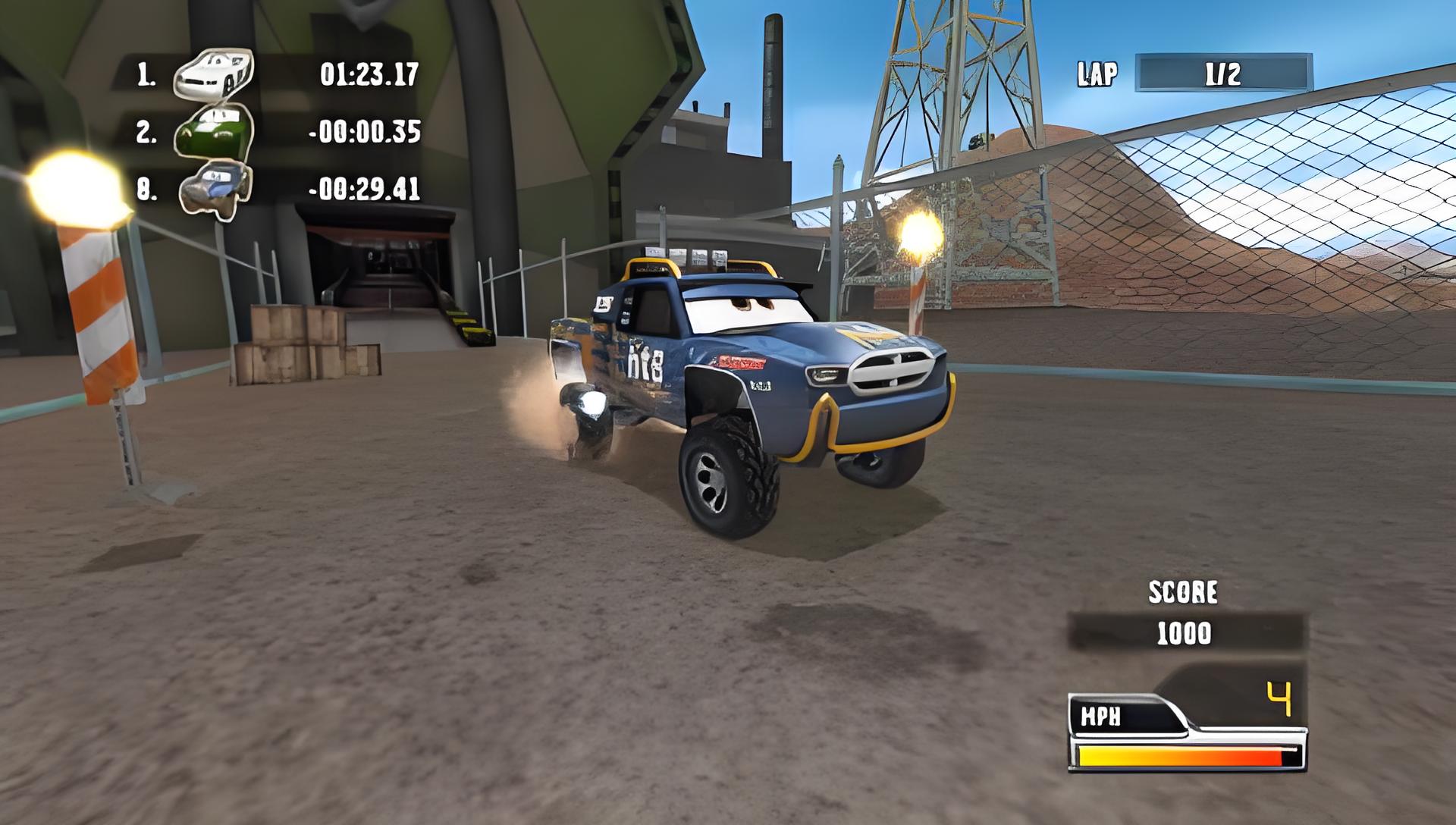
Task: Select the second-place green car portrait
Action: tap(215, 131)
